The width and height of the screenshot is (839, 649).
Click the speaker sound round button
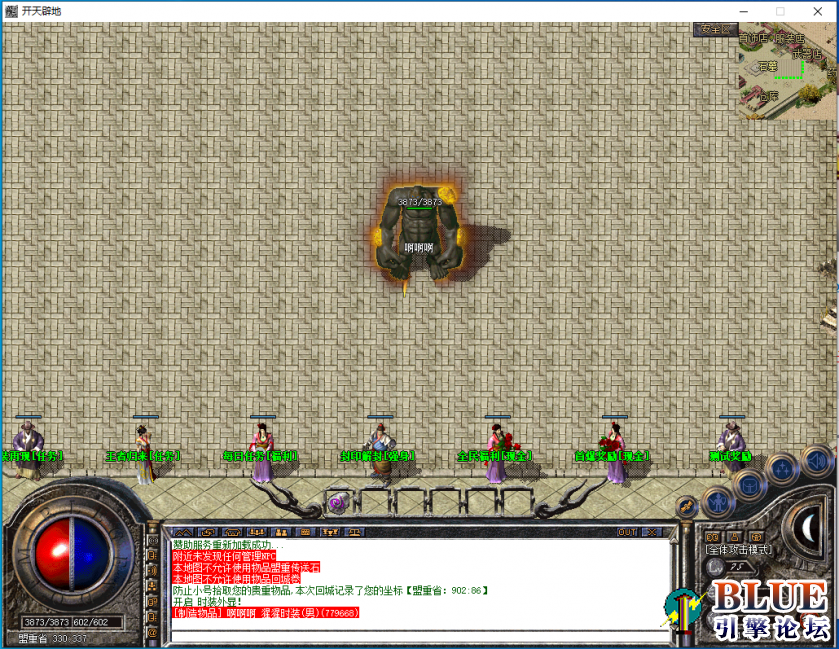tap(815, 460)
